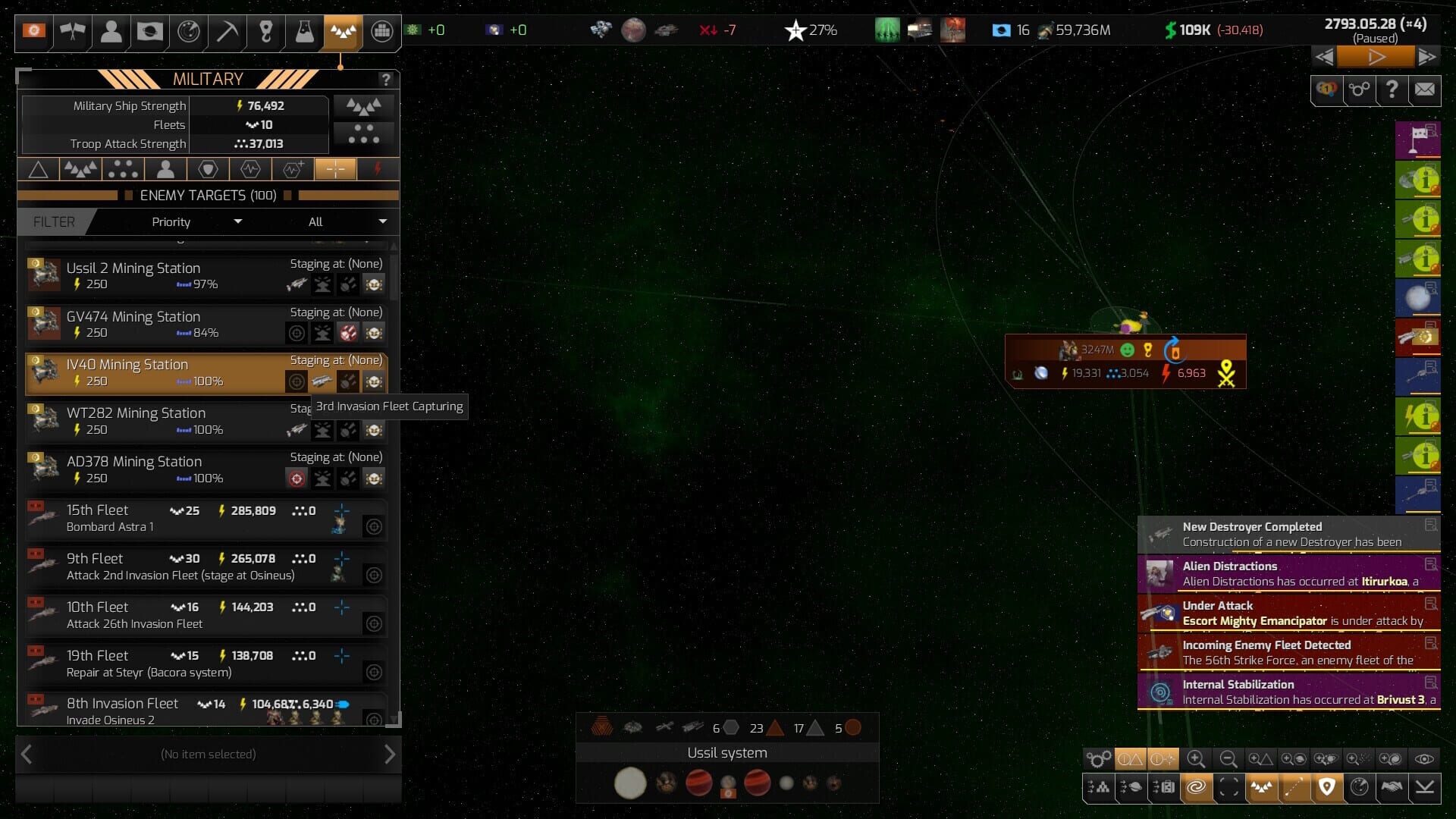Image resolution: width=1456 pixels, height=819 pixels.
Task: Open the Population panel with the person icon
Action: (x=111, y=32)
